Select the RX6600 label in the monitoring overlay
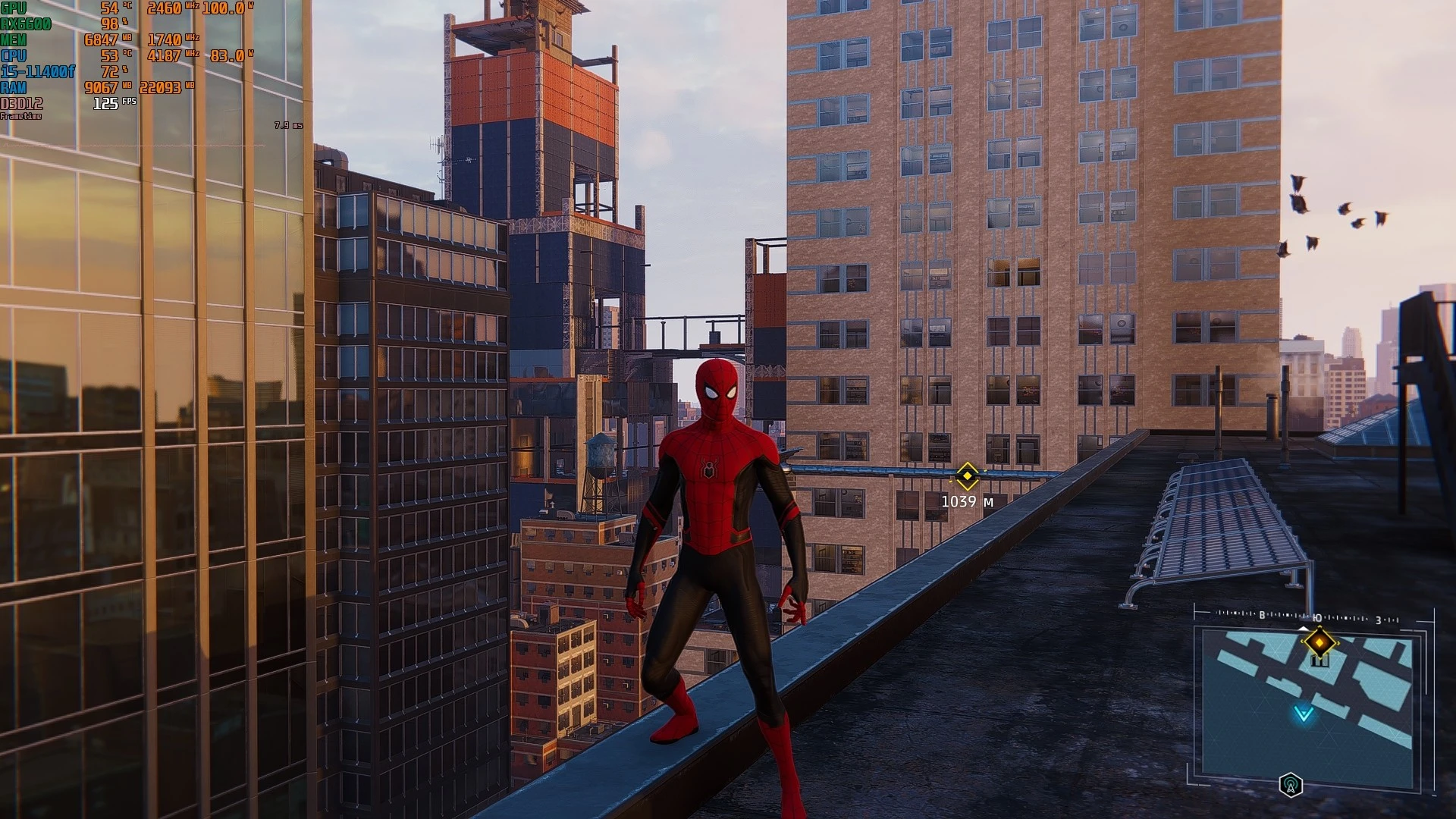 26,24
